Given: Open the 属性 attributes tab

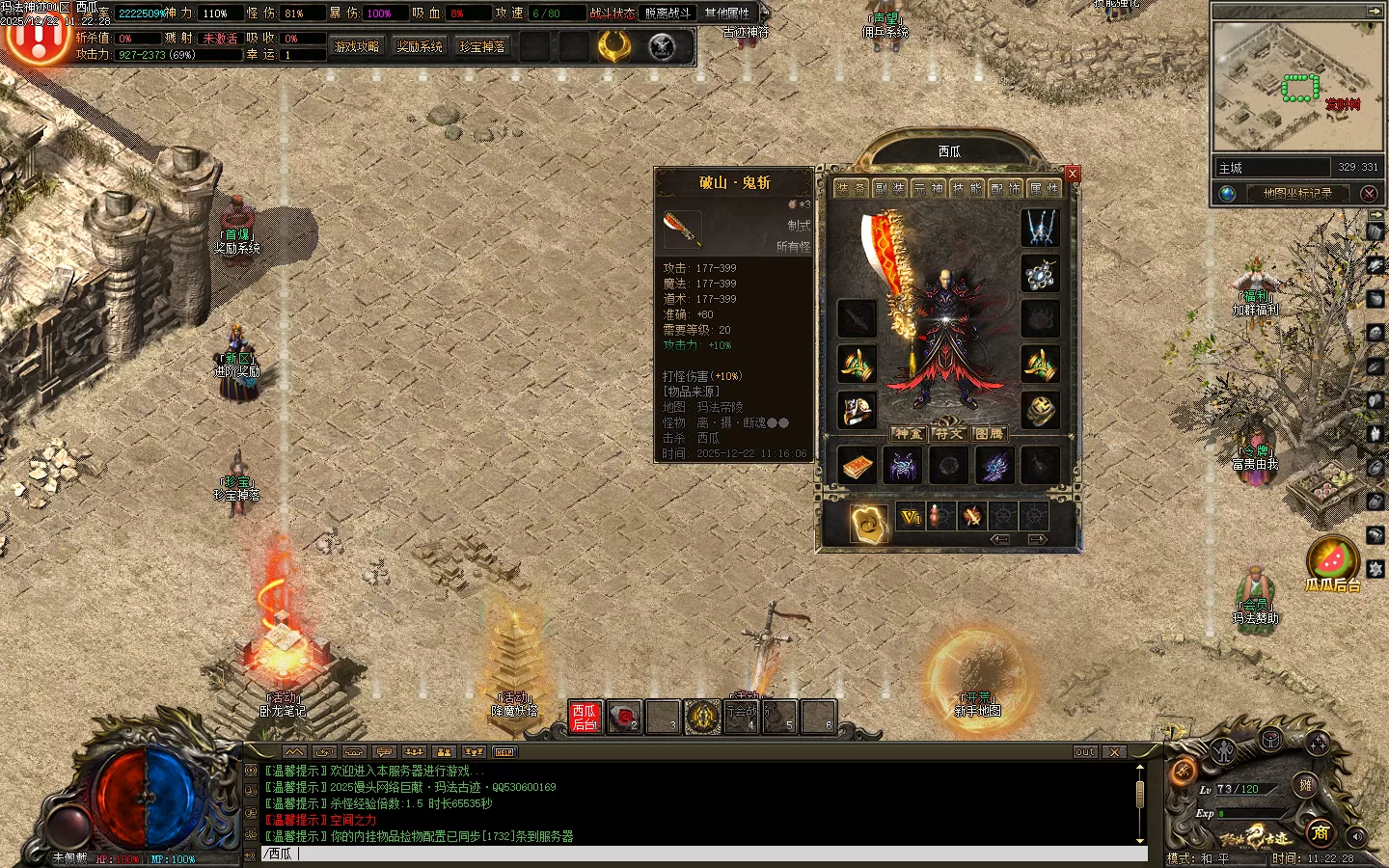Looking at the screenshot, I should coord(1045,189).
